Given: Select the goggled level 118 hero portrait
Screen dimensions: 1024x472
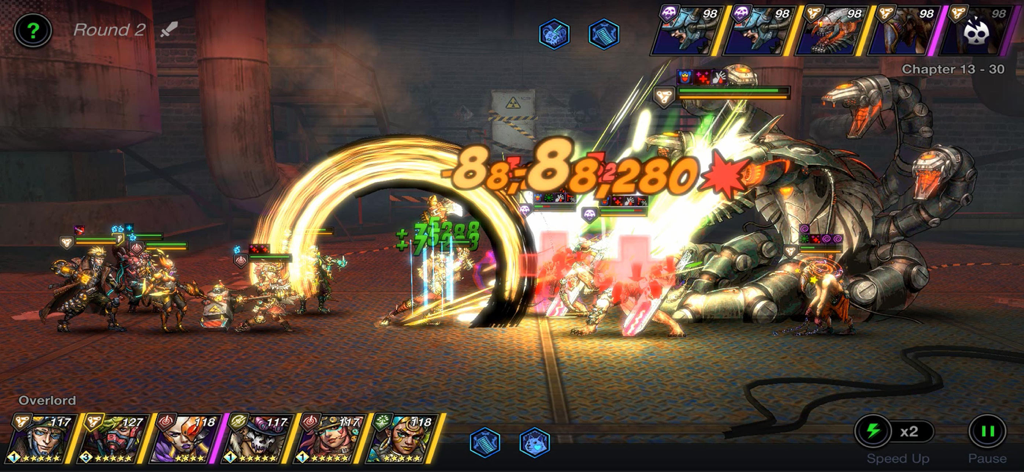Looking at the screenshot, I should point(400,438).
